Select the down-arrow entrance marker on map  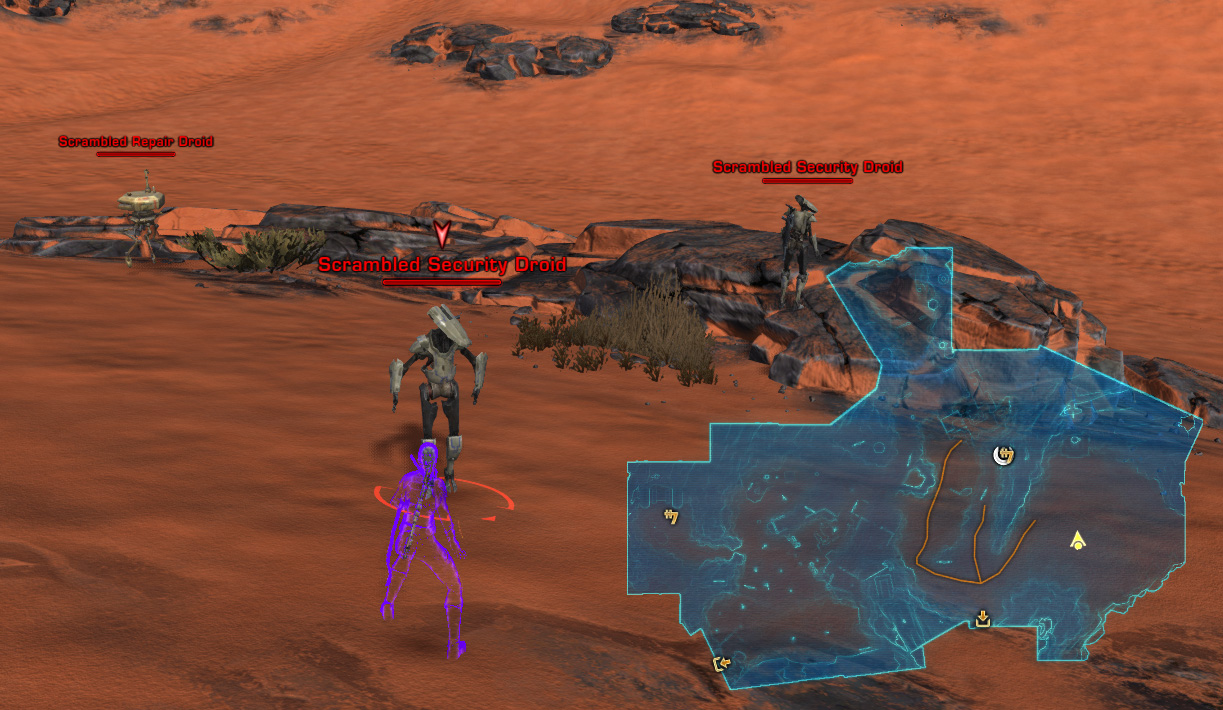pyautogui.click(x=982, y=620)
